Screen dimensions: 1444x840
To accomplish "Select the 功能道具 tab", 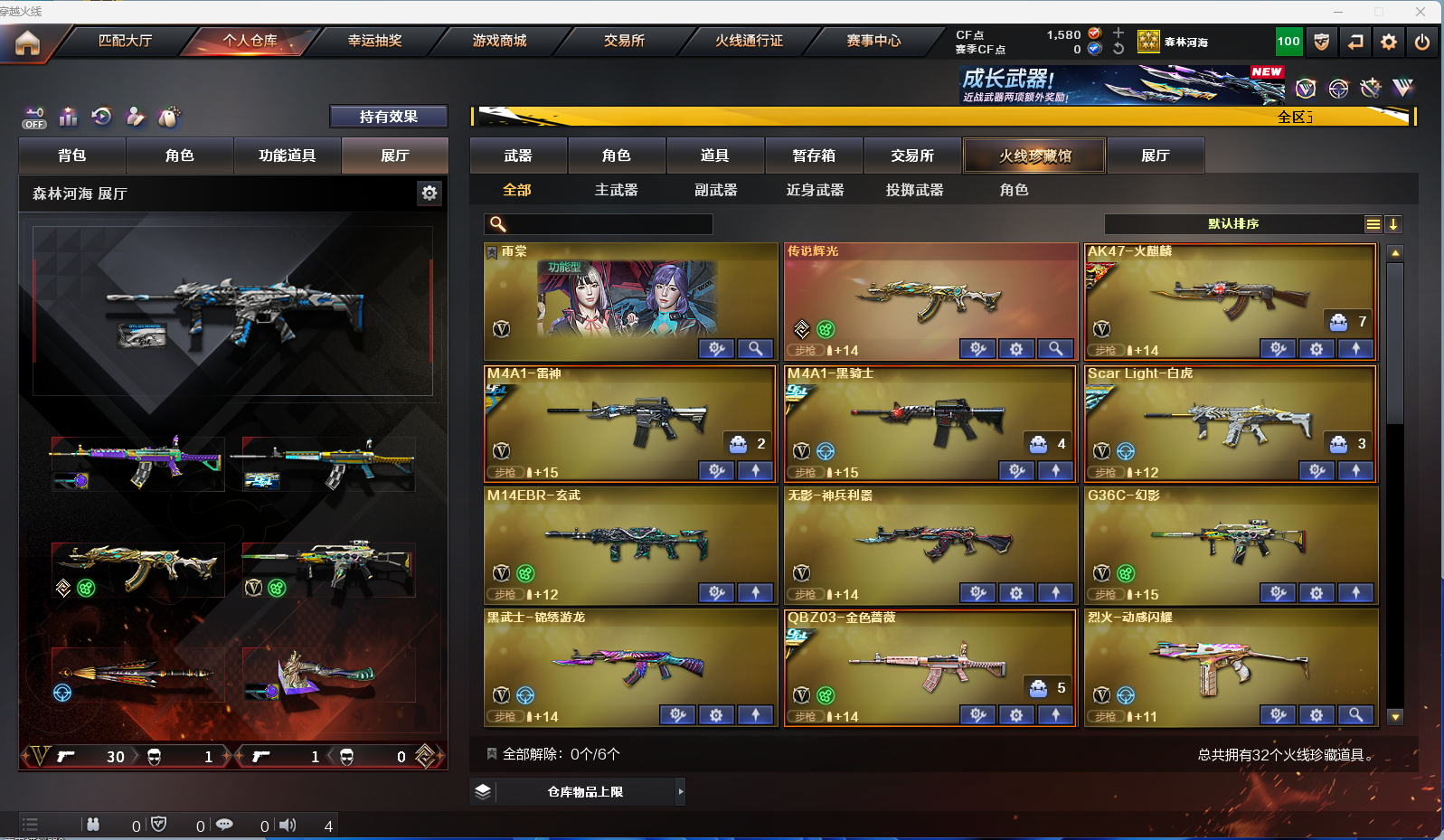I will tap(287, 156).
